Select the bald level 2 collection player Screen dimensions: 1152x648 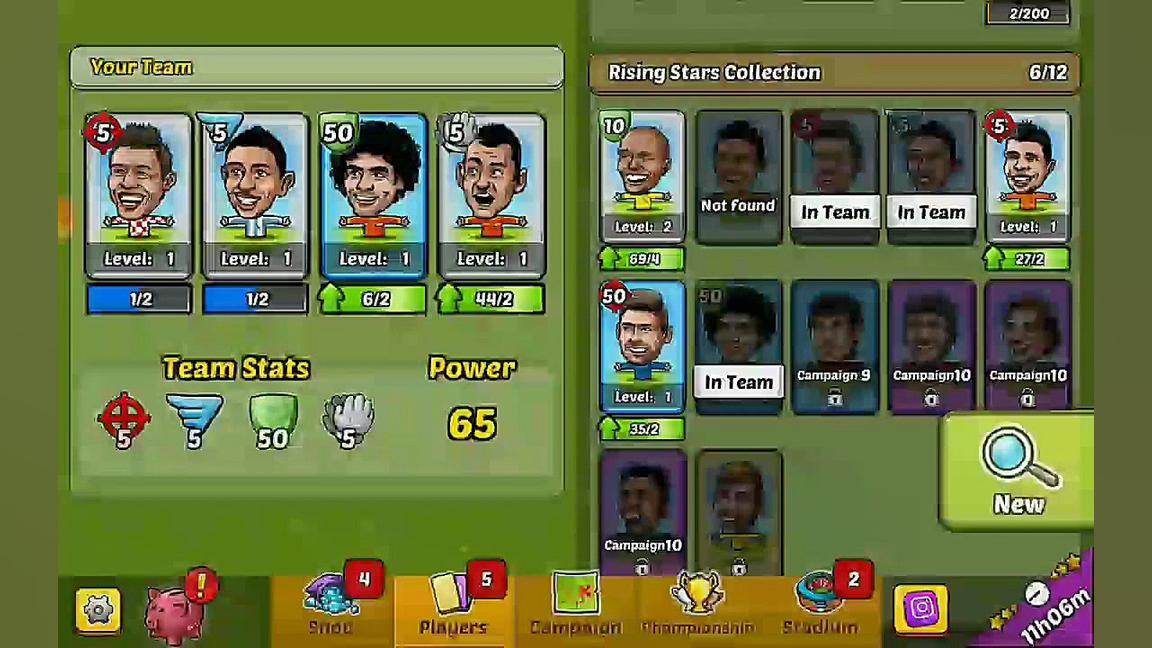tap(642, 177)
